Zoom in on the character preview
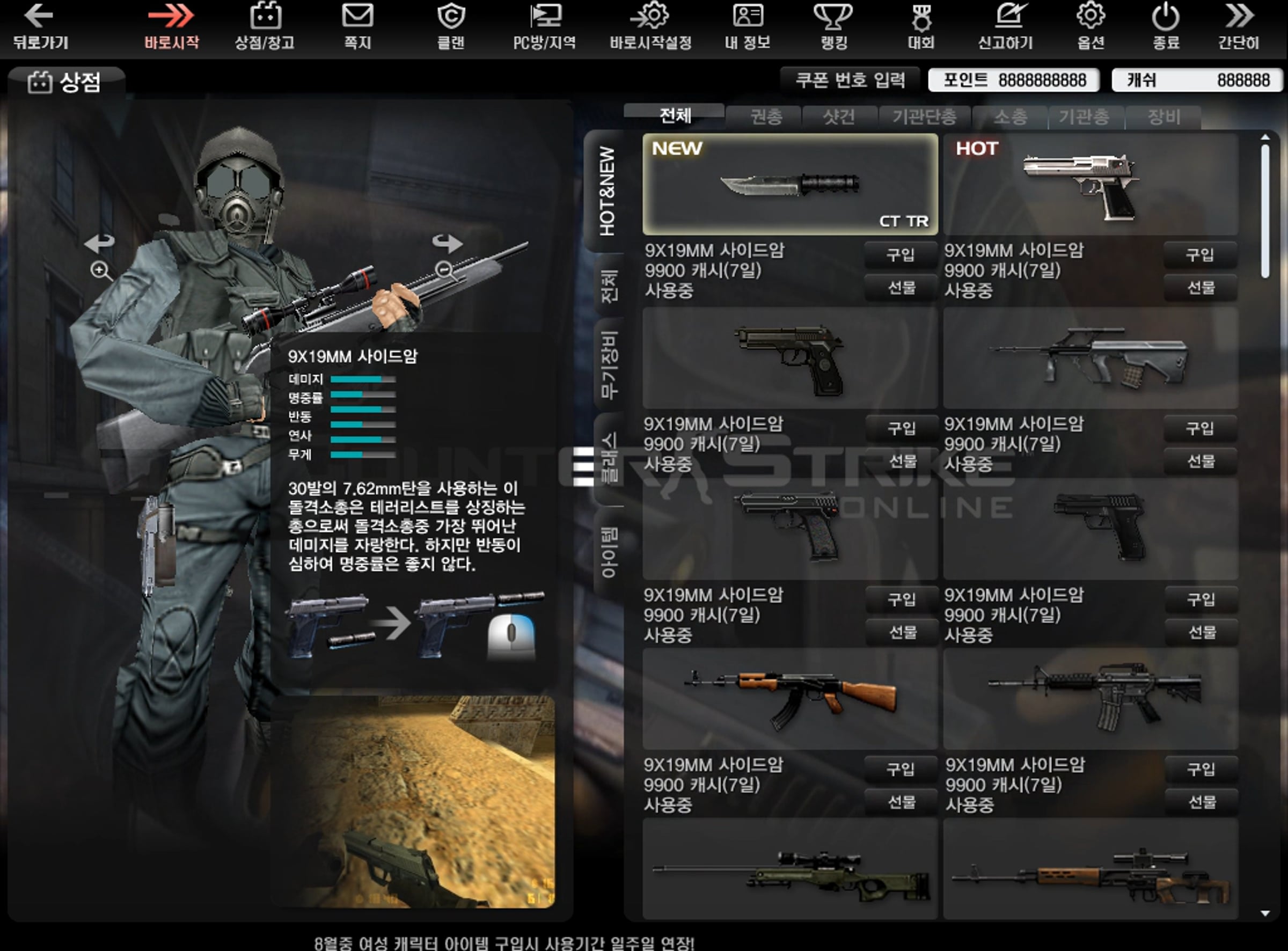The image size is (1288, 951). pyautogui.click(x=101, y=270)
